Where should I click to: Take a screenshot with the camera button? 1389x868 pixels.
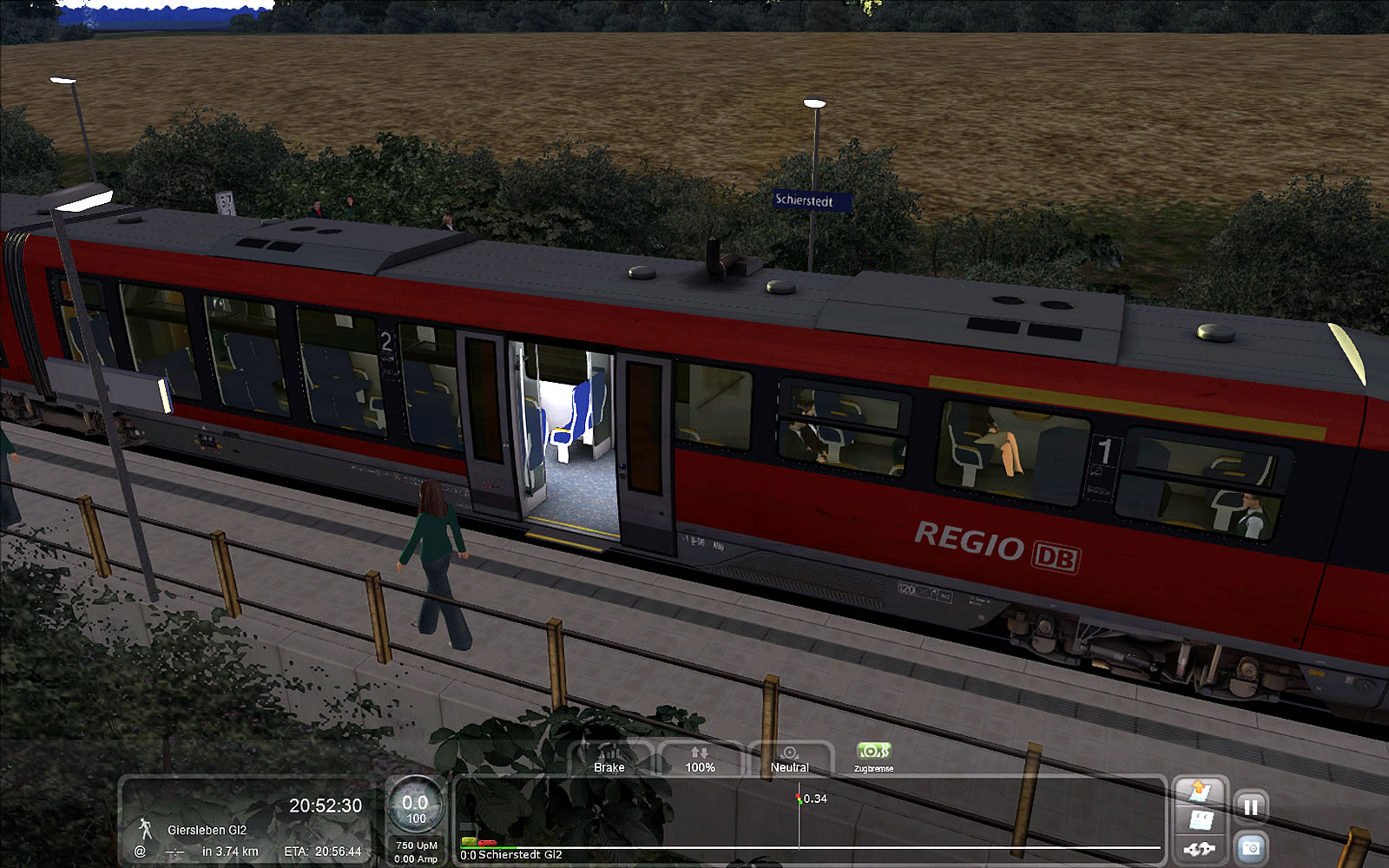click(x=1250, y=847)
